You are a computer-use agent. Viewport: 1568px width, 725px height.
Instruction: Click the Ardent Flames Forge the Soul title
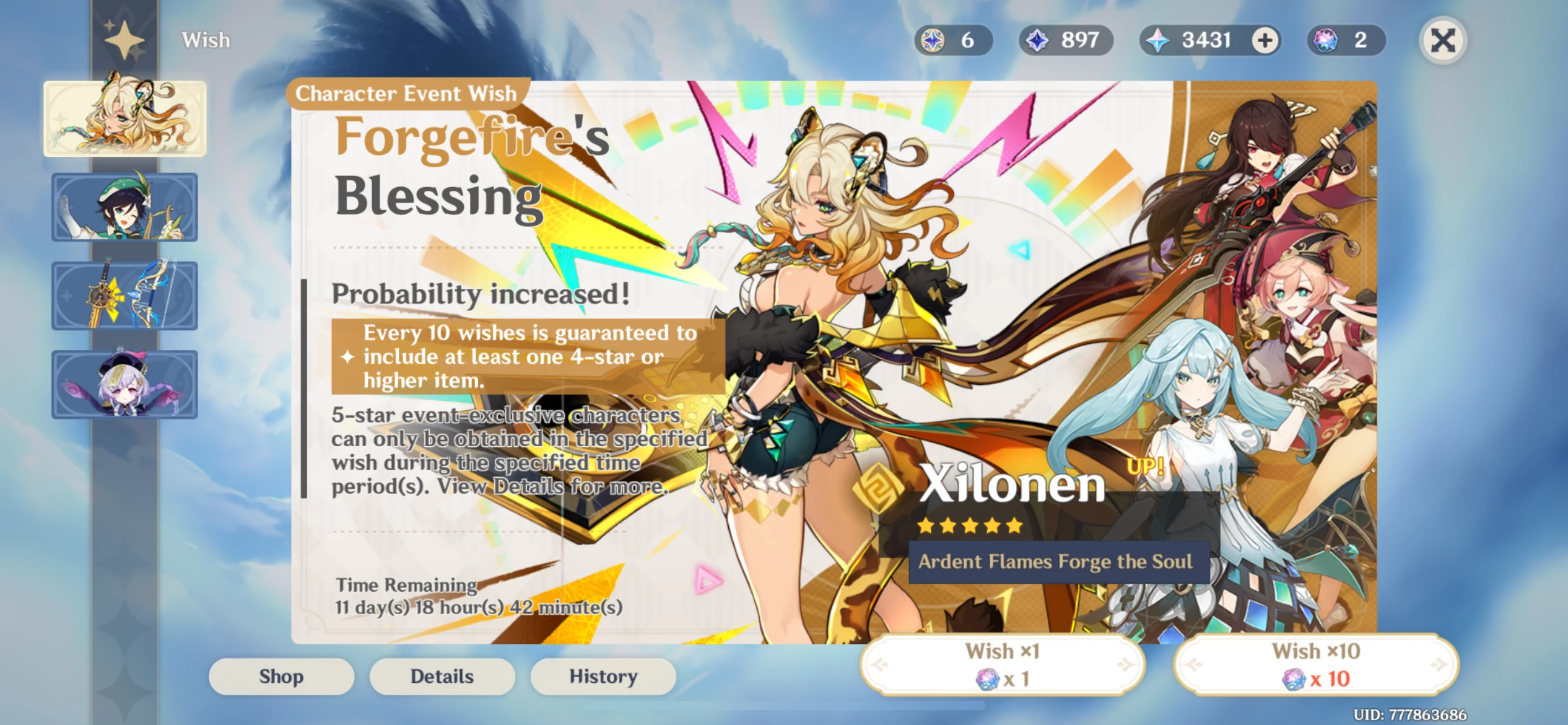click(1052, 561)
